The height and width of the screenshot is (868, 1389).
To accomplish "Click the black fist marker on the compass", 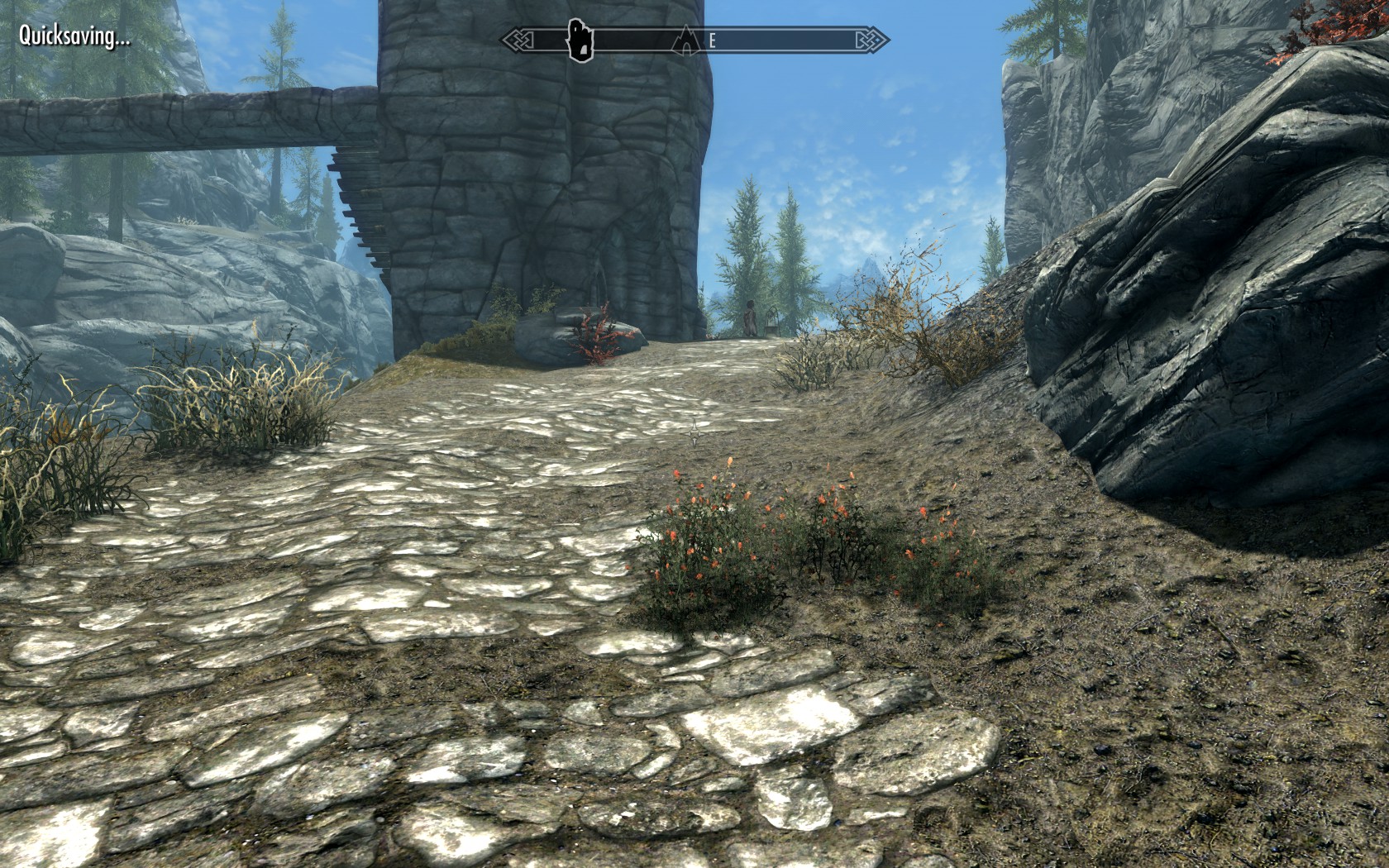I will tap(580, 40).
